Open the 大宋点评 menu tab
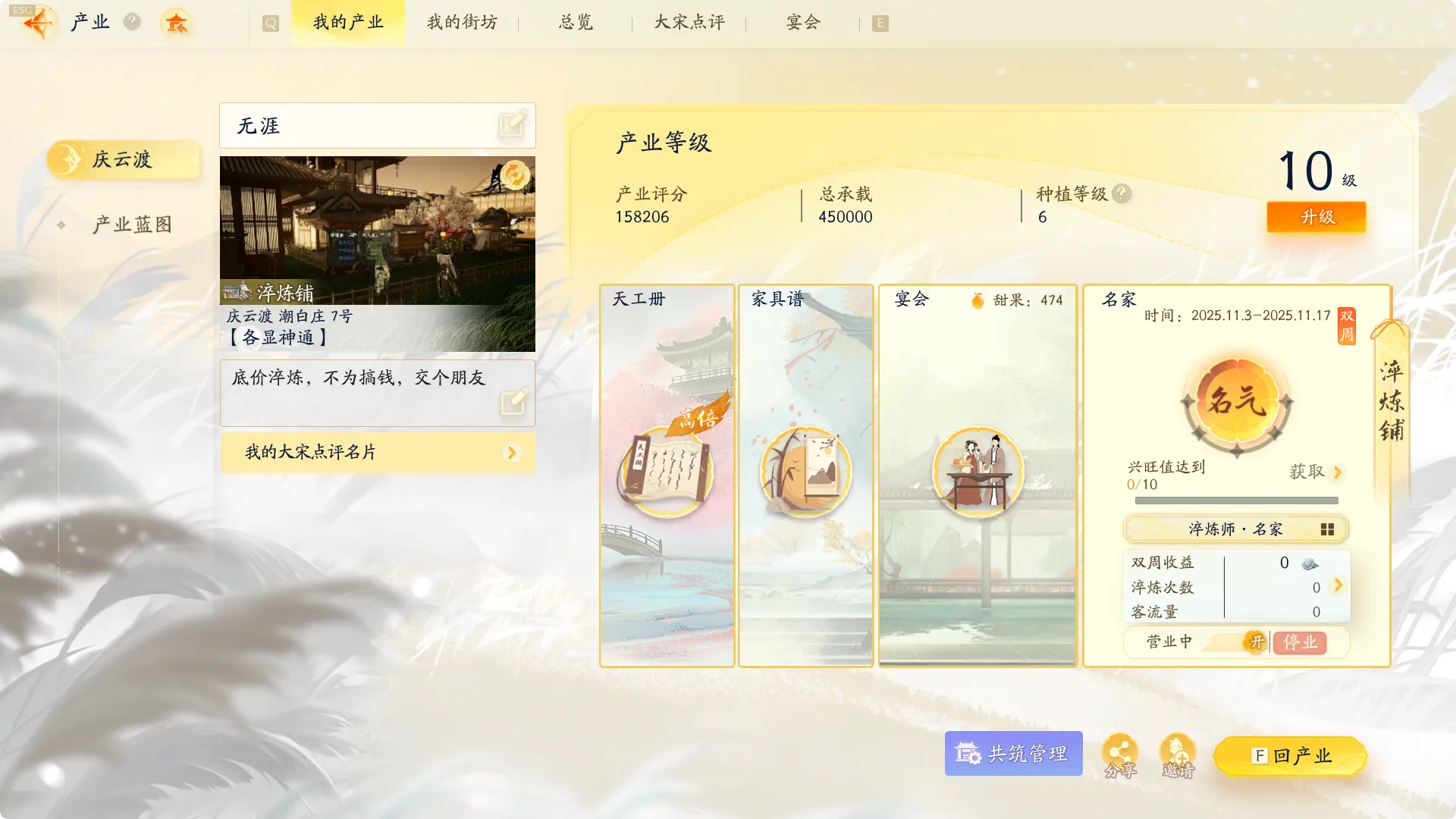This screenshot has height=819, width=1456. pos(686,23)
